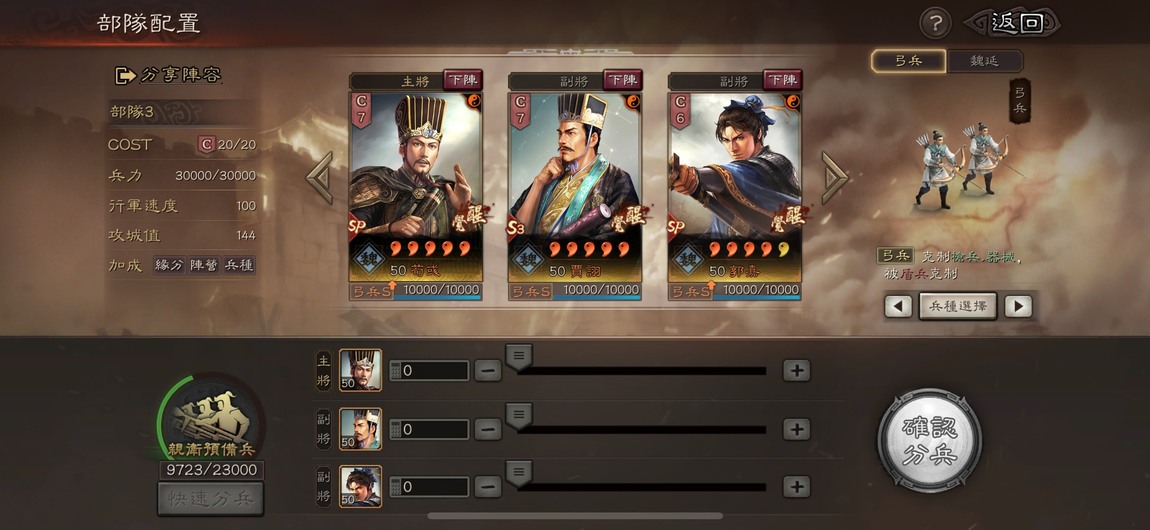Show next troop type with right arrow

pos(1018,306)
